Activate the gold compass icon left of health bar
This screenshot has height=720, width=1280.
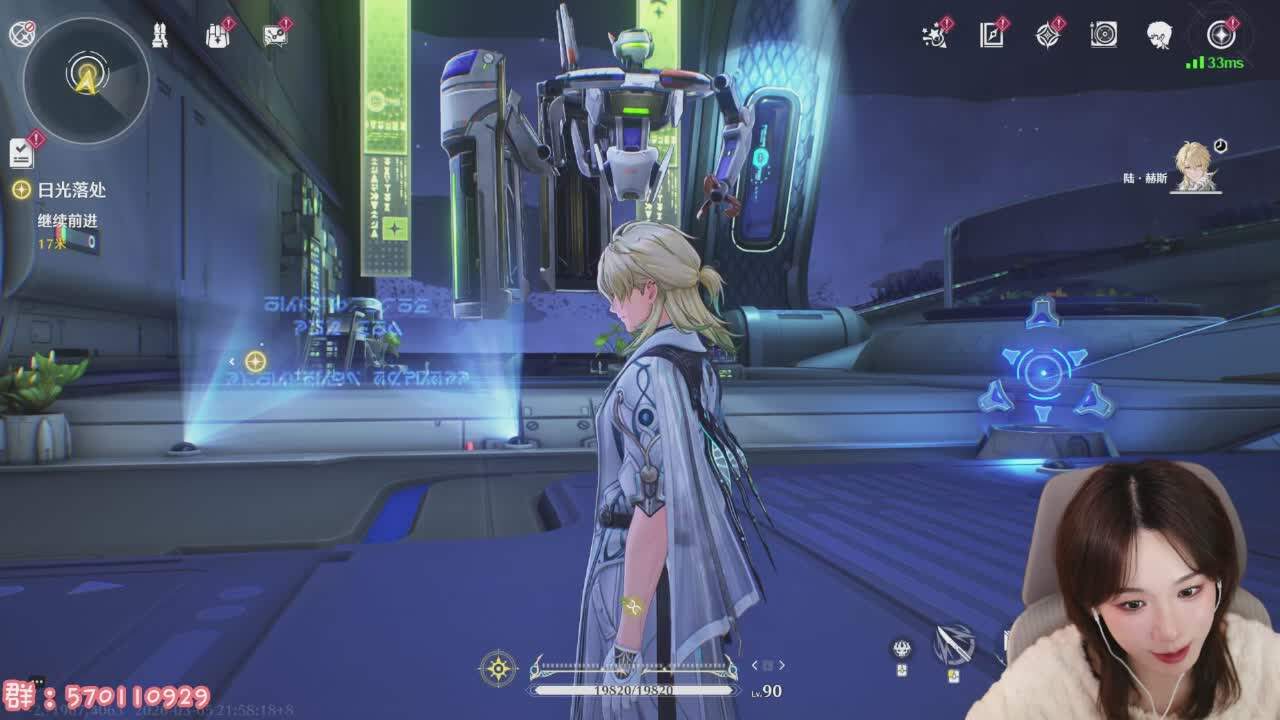(x=498, y=668)
